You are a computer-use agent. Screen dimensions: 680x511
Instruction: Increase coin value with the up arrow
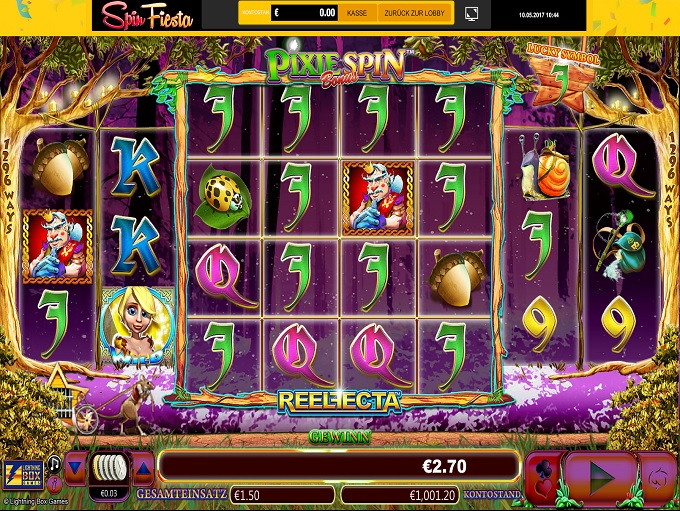[x=143, y=466]
